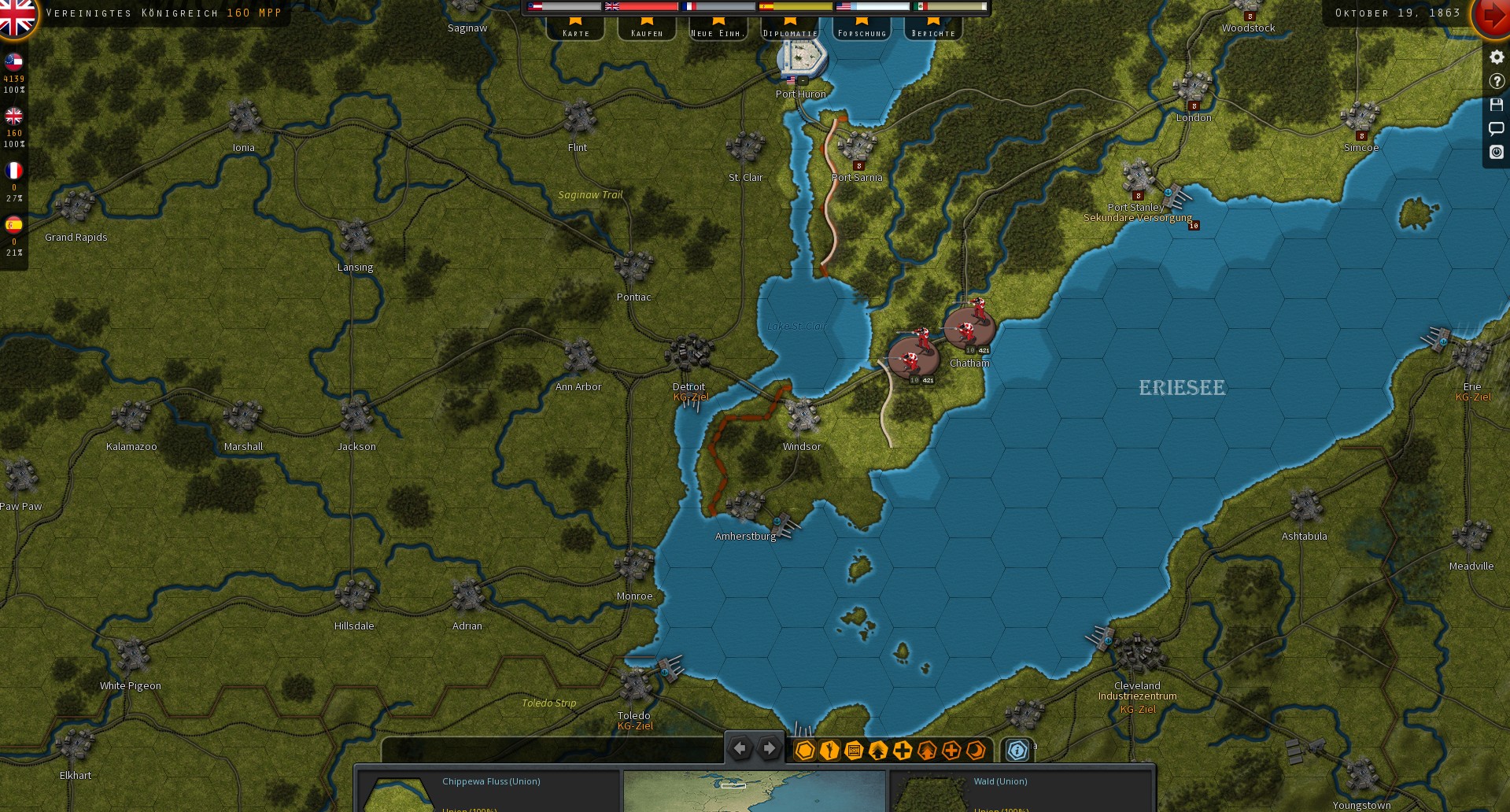Select the hex grid overlay icon
Screen dimensions: 1510x812
pos(805,750)
